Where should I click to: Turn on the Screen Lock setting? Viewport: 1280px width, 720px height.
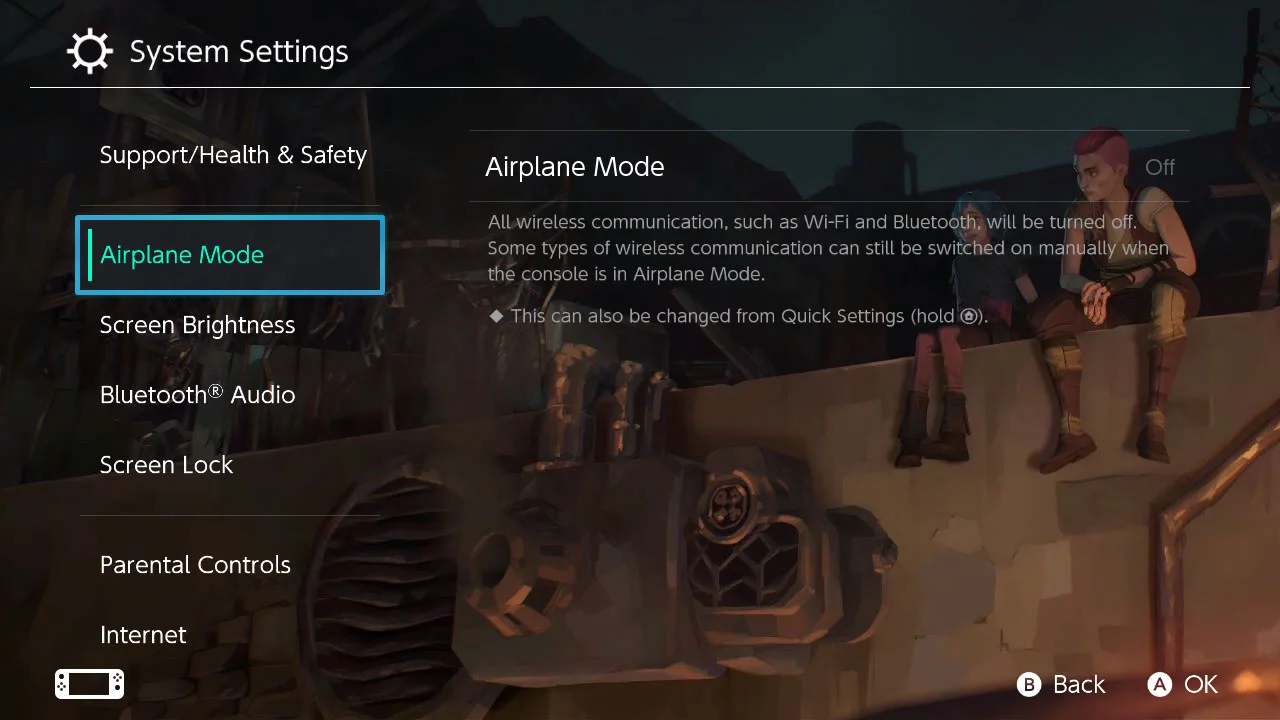click(166, 464)
